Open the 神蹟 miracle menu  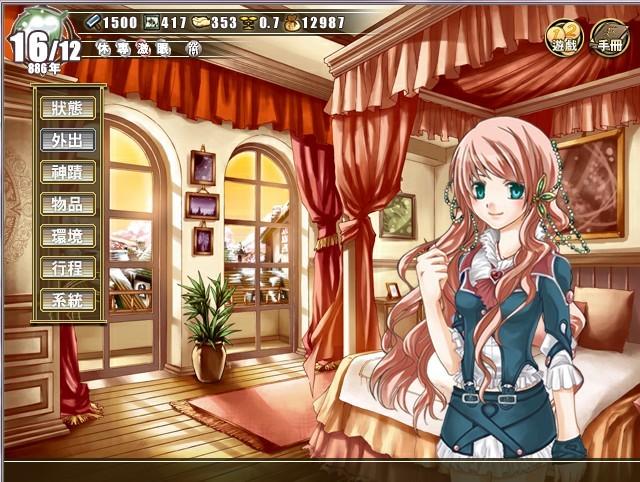pos(68,172)
